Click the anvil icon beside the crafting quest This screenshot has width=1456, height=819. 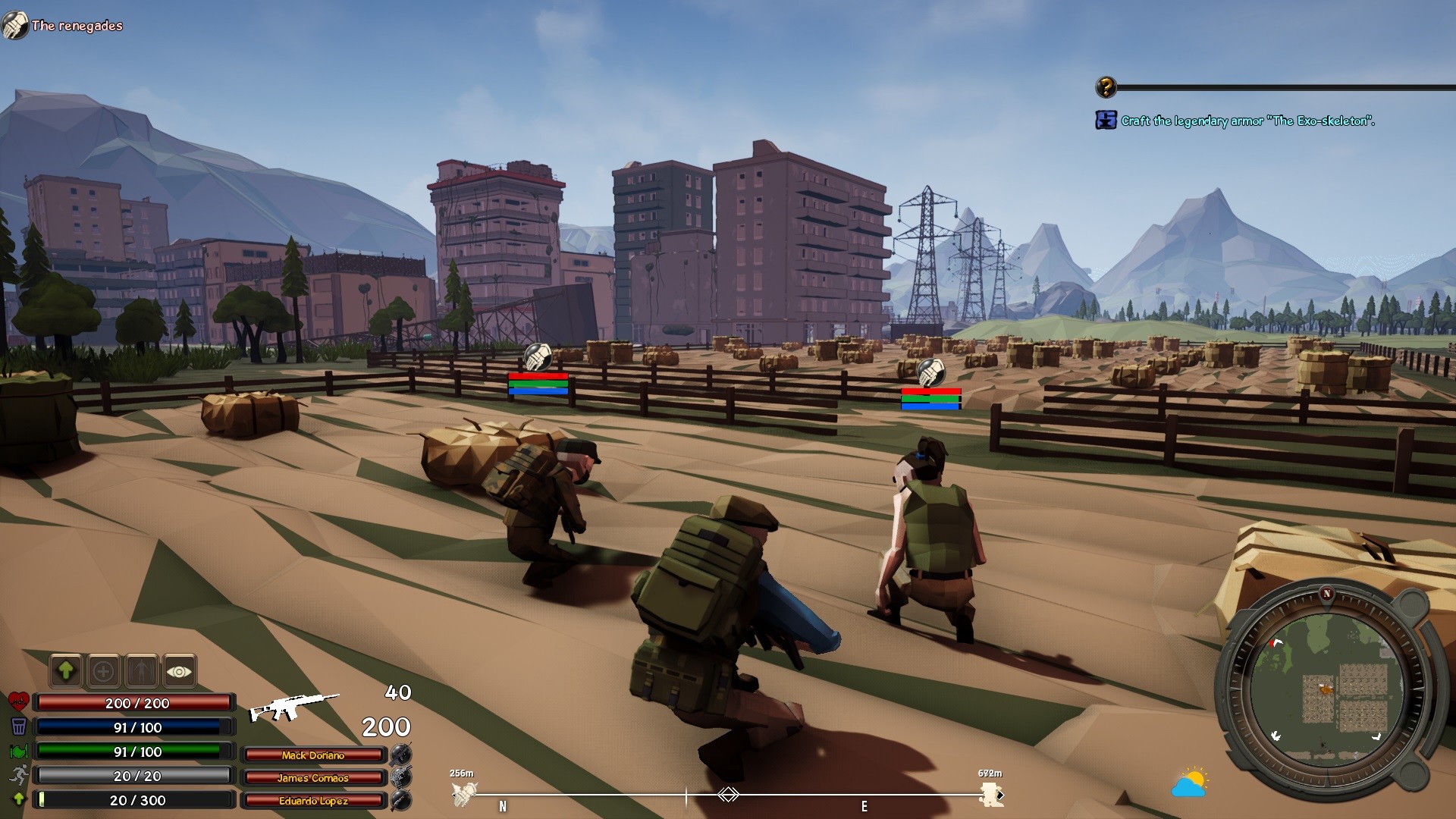click(1105, 119)
